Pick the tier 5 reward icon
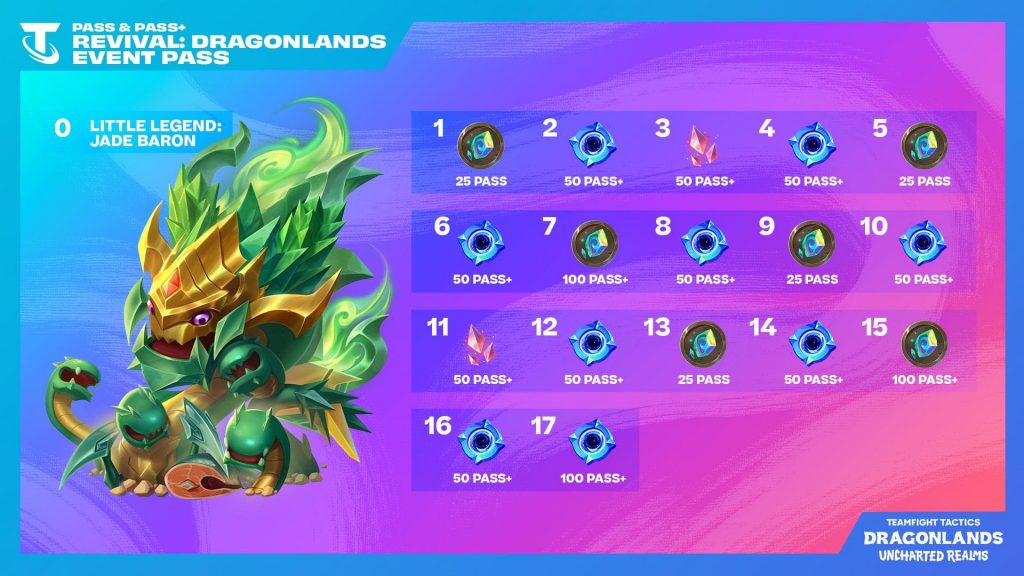This screenshot has height=576, width=1024. [921, 144]
